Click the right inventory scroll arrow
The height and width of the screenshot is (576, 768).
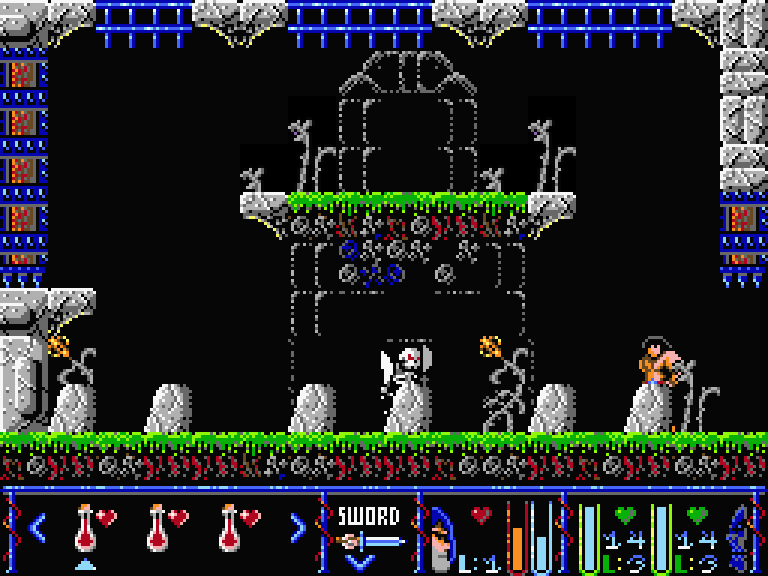click(297, 526)
